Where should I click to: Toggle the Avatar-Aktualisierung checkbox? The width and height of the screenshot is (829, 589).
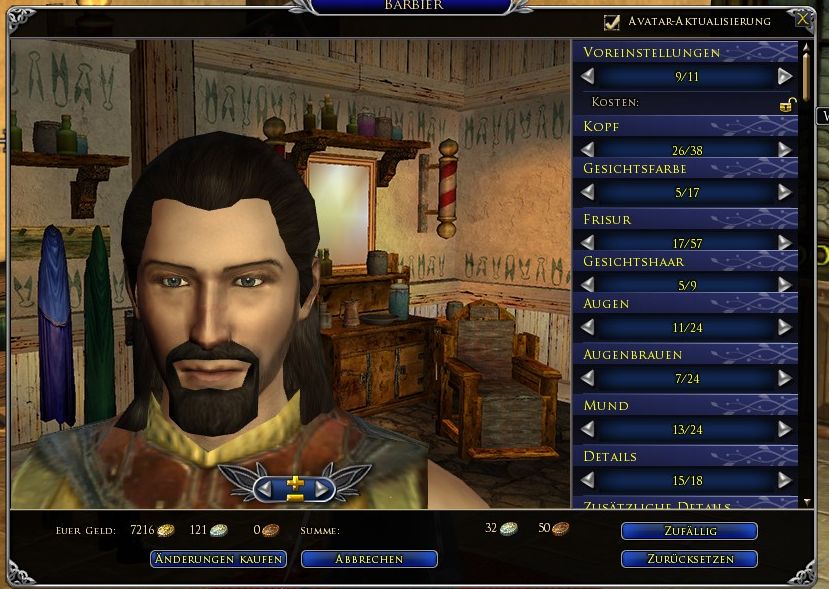(612, 21)
